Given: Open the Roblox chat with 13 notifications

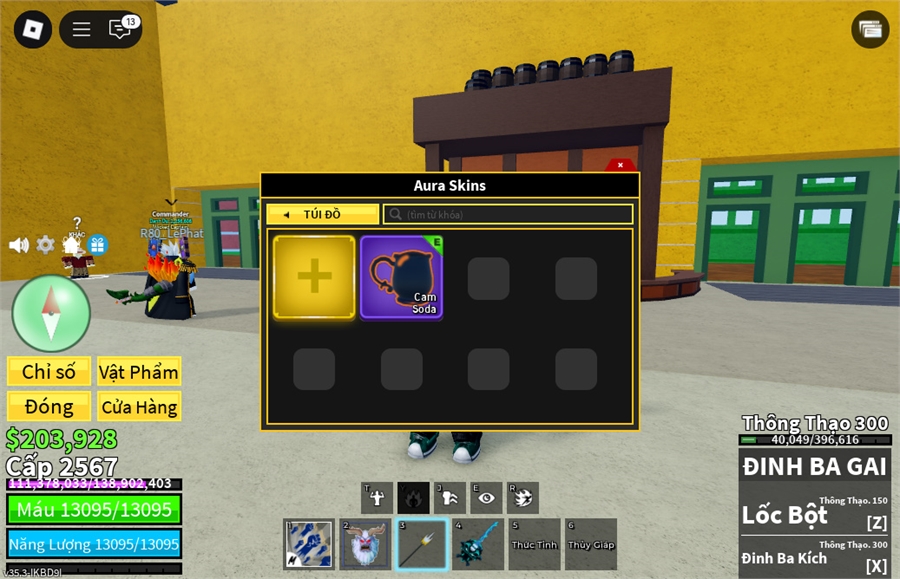Looking at the screenshot, I should coord(120,29).
